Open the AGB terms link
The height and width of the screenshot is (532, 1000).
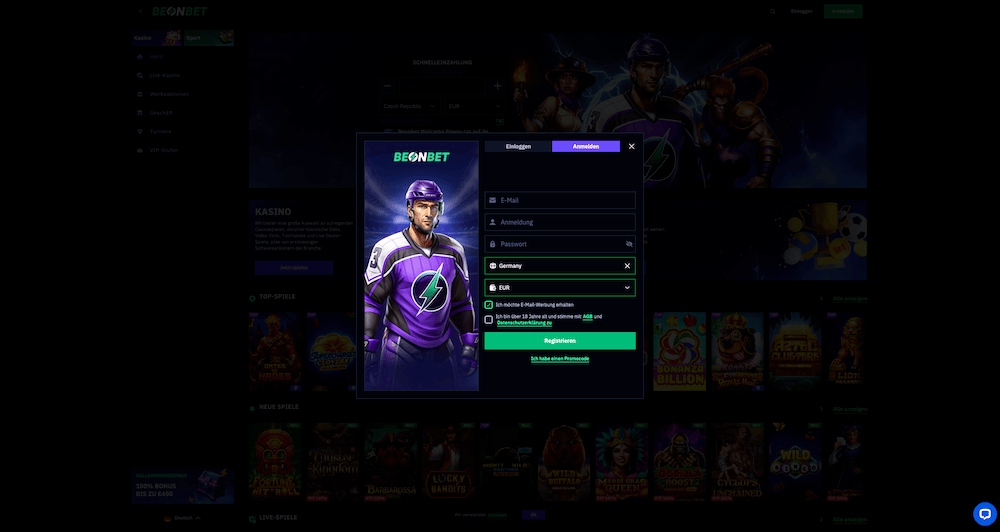coord(588,317)
